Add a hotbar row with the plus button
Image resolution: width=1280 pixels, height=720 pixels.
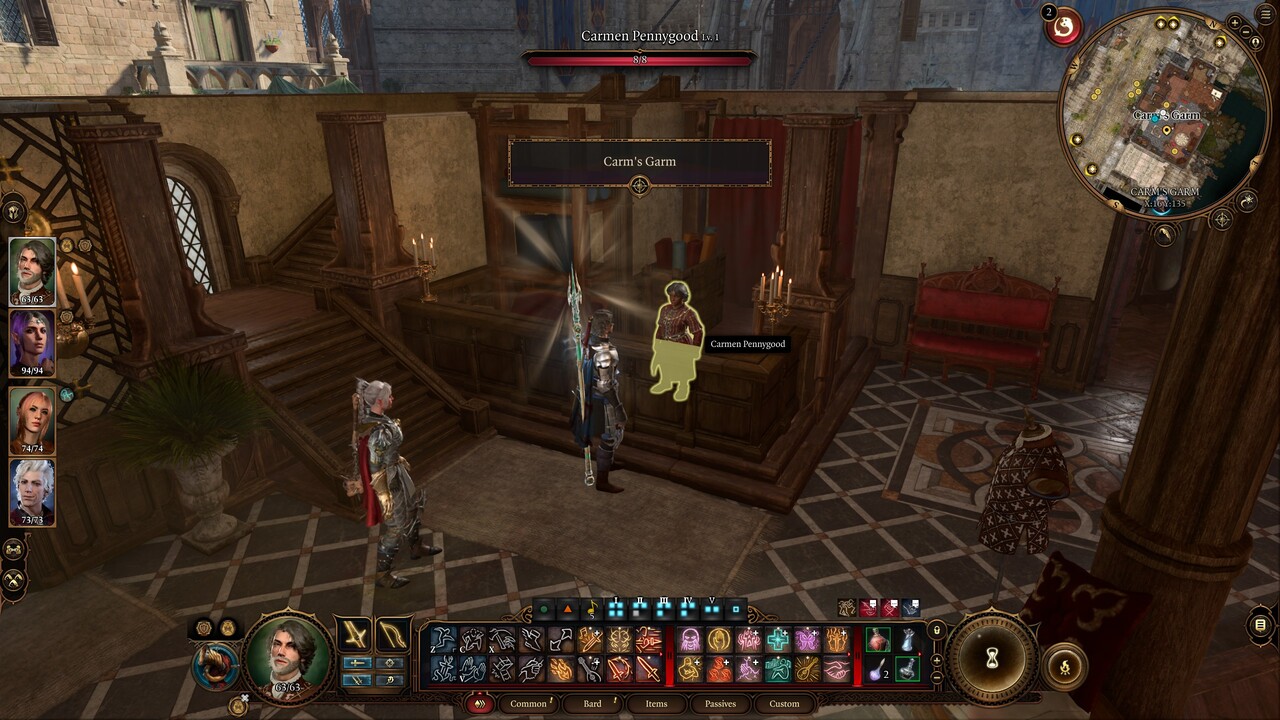tap(936, 661)
